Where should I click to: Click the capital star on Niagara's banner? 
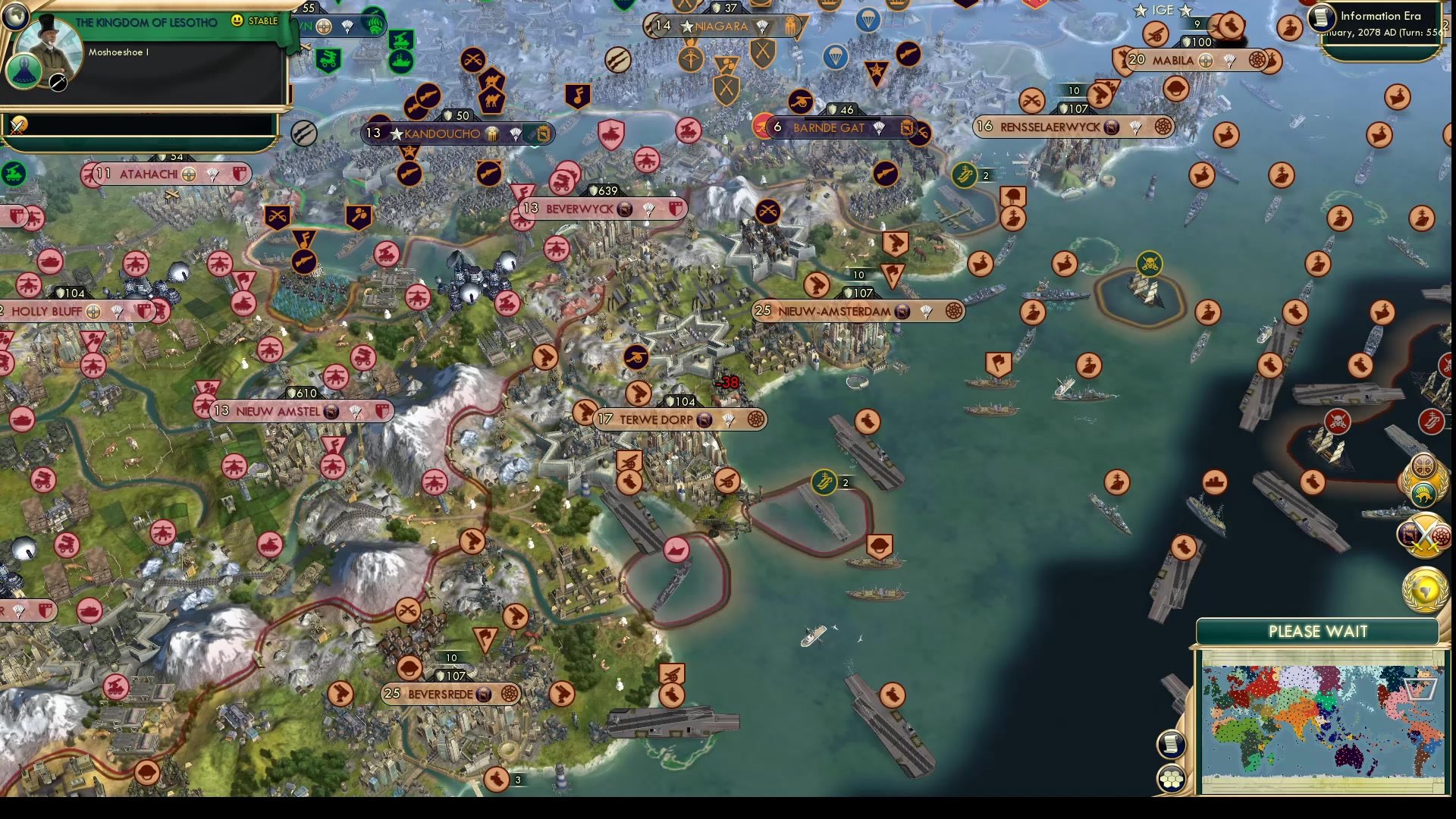[x=686, y=27]
